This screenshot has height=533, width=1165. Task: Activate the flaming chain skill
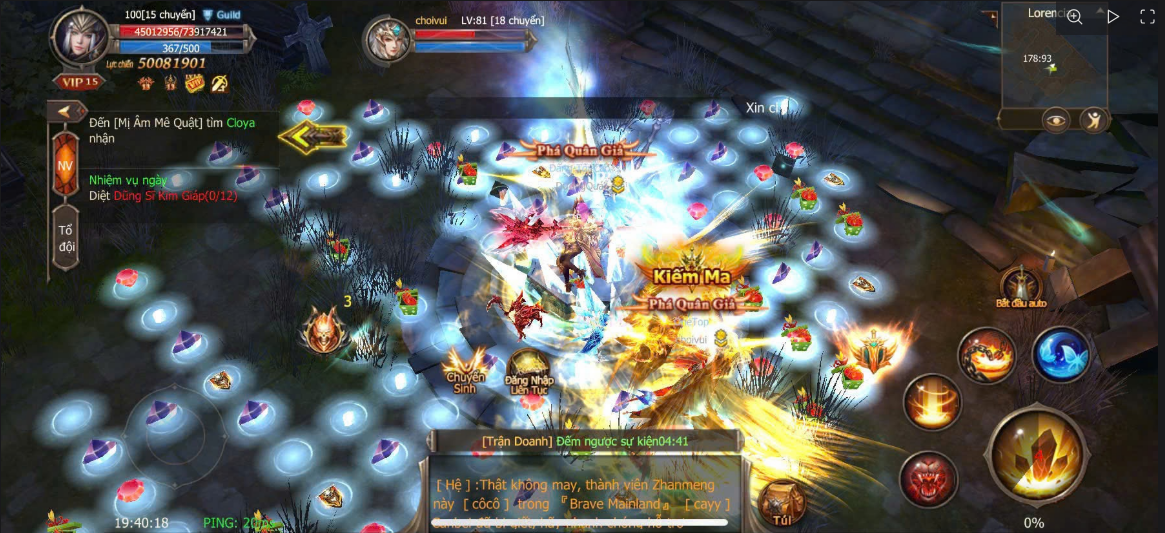pyautogui.click(x=987, y=355)
